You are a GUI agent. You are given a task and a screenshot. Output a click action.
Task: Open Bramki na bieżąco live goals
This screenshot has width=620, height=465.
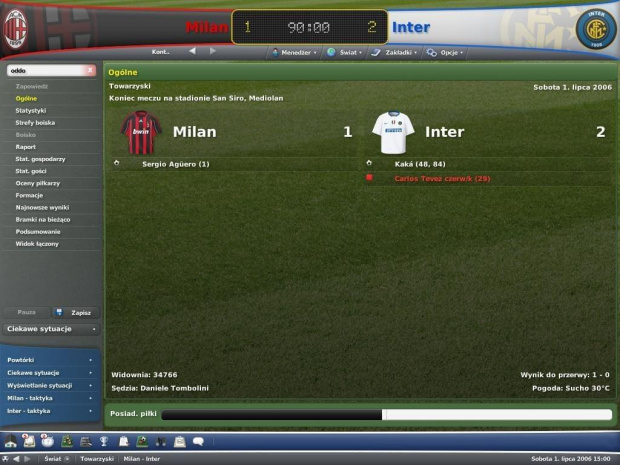pyautogui.click(x=43, y=218)
